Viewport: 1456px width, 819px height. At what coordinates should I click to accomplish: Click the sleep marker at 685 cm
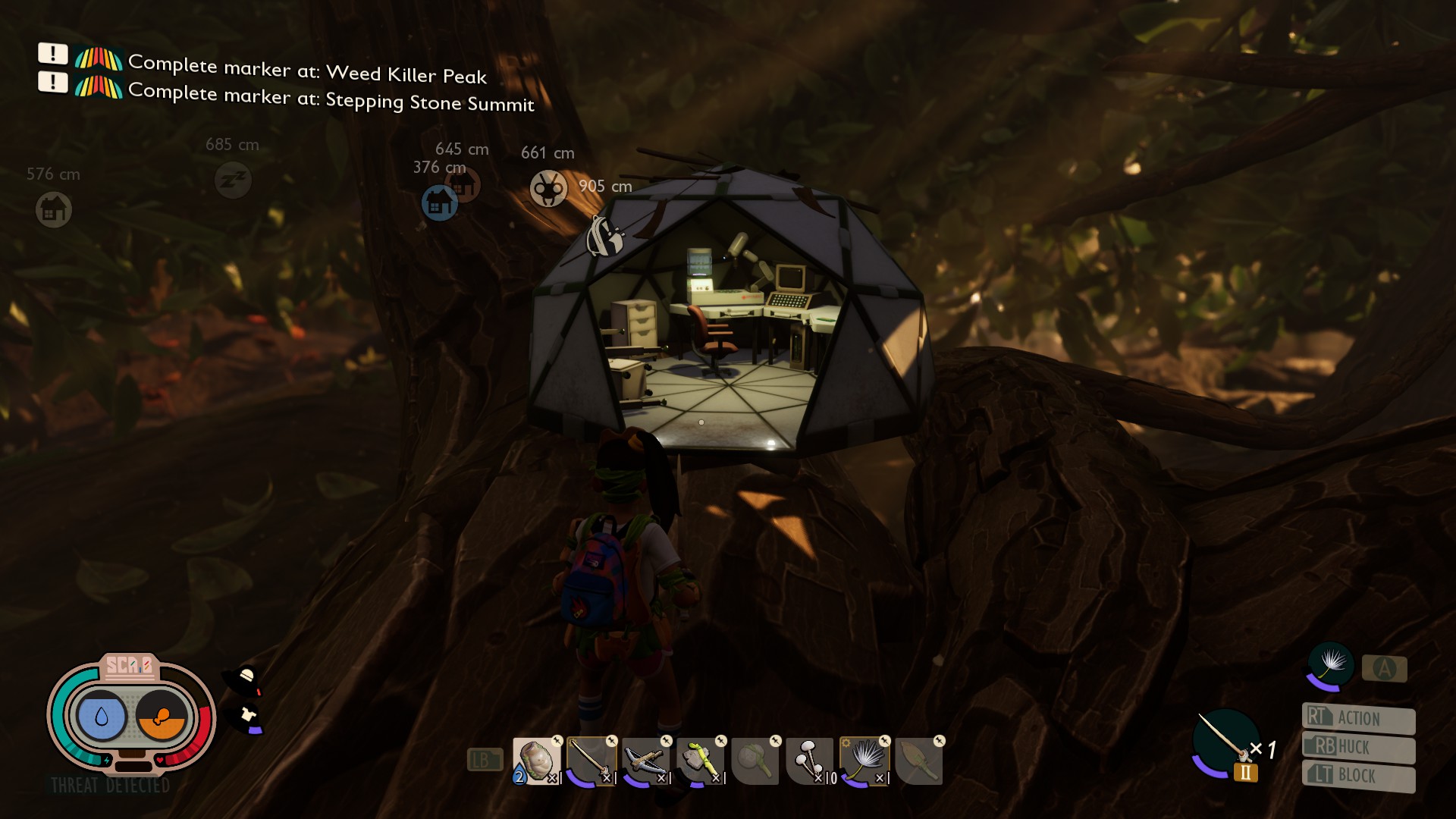[233, 180]
